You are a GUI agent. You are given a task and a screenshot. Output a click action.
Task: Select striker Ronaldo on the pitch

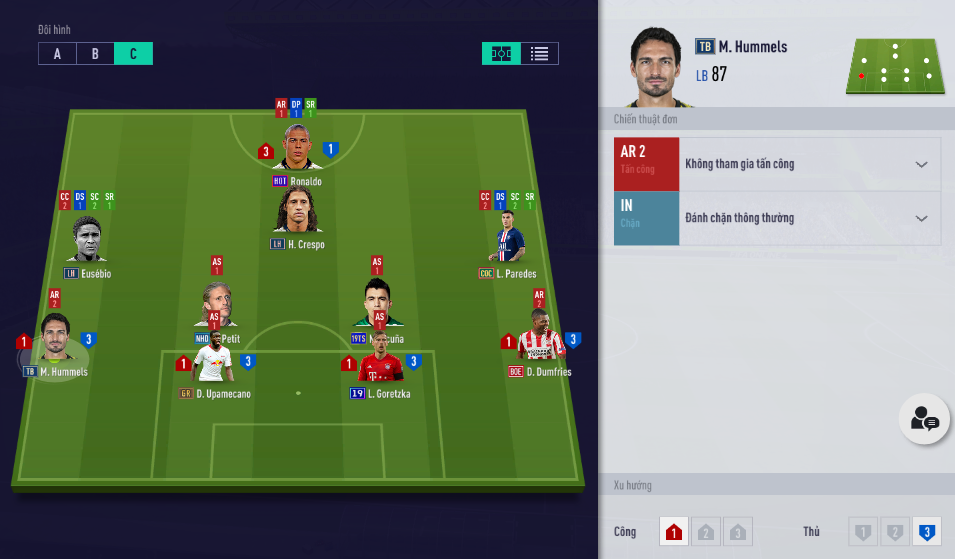297,150
